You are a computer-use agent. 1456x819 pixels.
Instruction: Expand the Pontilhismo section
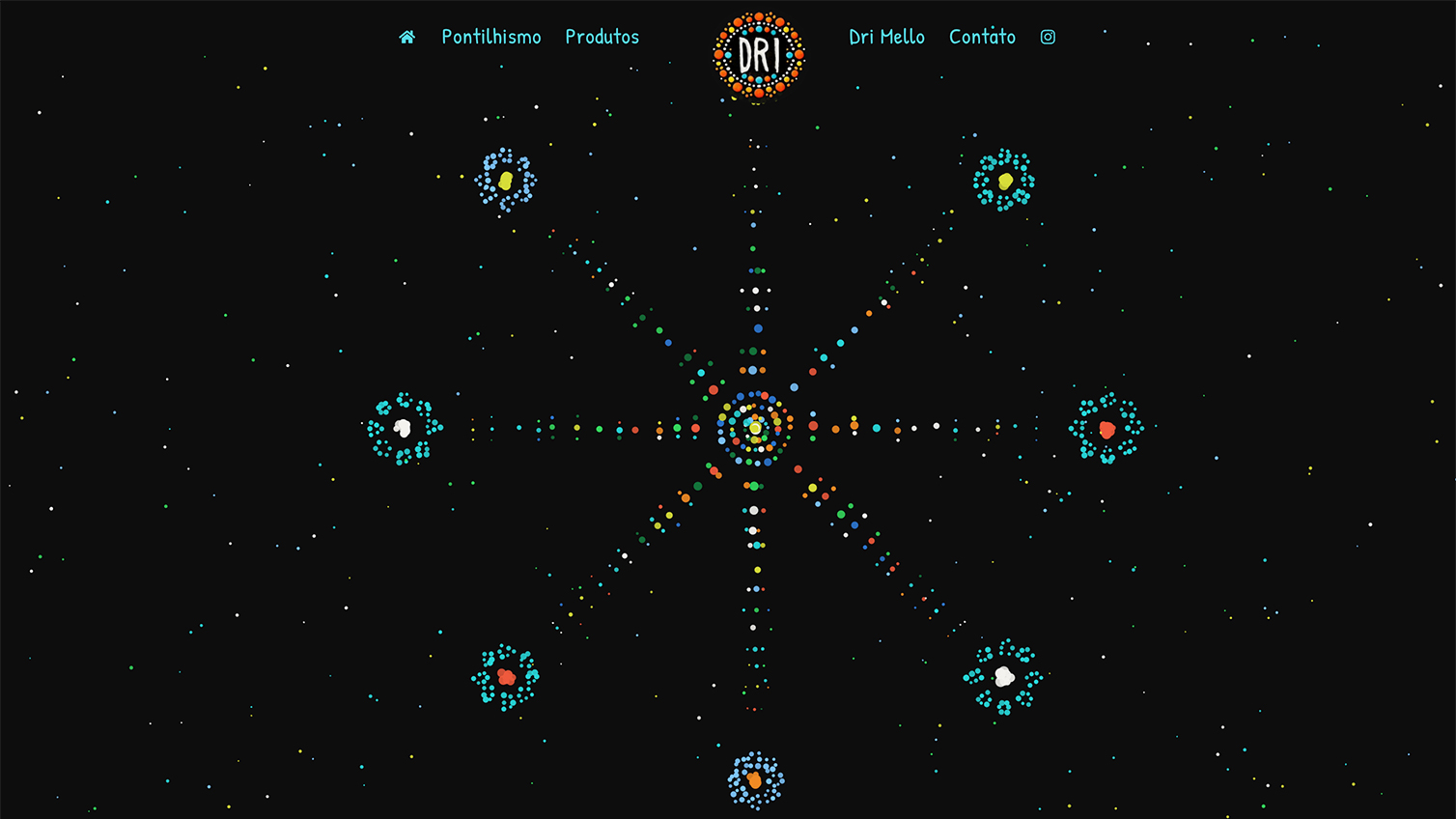click(490, 37)
